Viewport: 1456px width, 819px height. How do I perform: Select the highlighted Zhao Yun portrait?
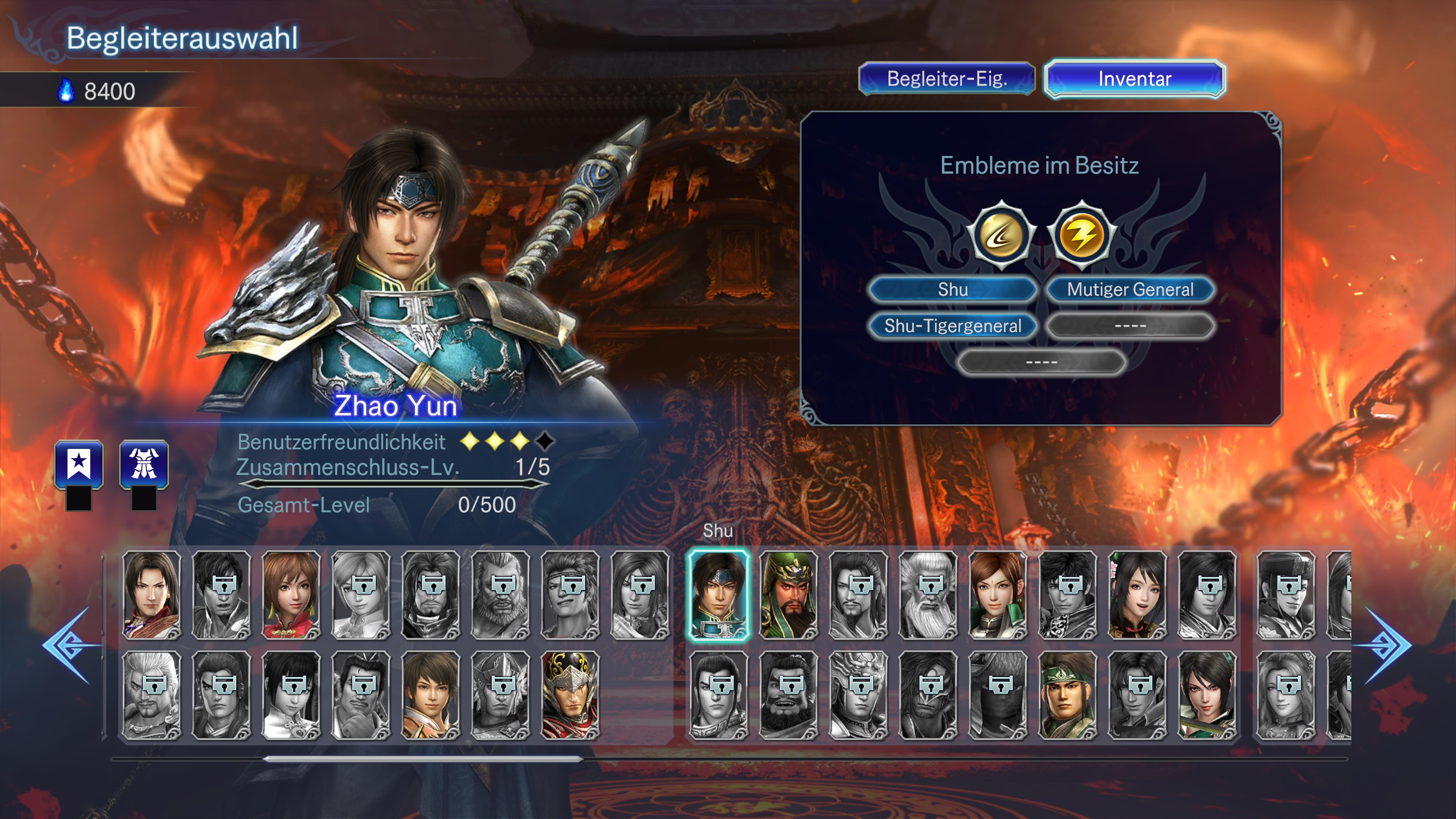pyautogui.click(x=719, y=595)
